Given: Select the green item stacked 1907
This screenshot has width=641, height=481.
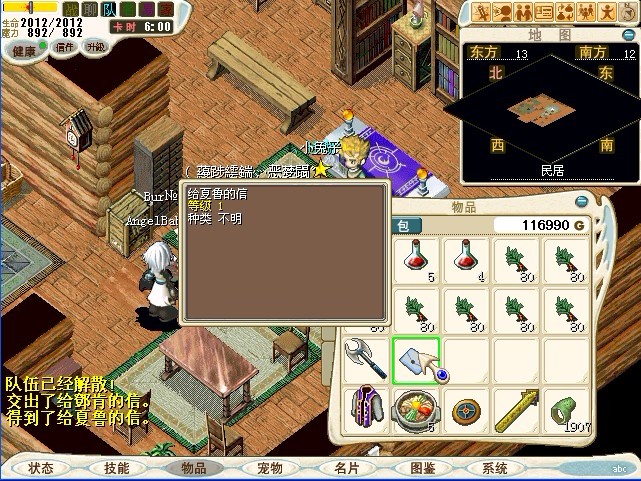Looking at the screenshot, I should [x=566, y=410].
